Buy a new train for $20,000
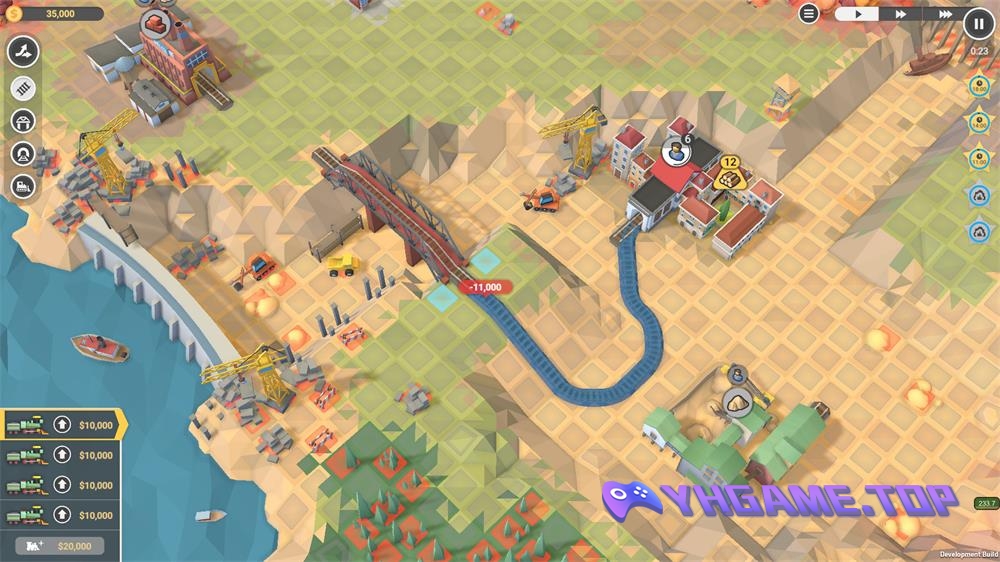The width and height of the screenshot is (1000, 562). [x=60, y=546]
